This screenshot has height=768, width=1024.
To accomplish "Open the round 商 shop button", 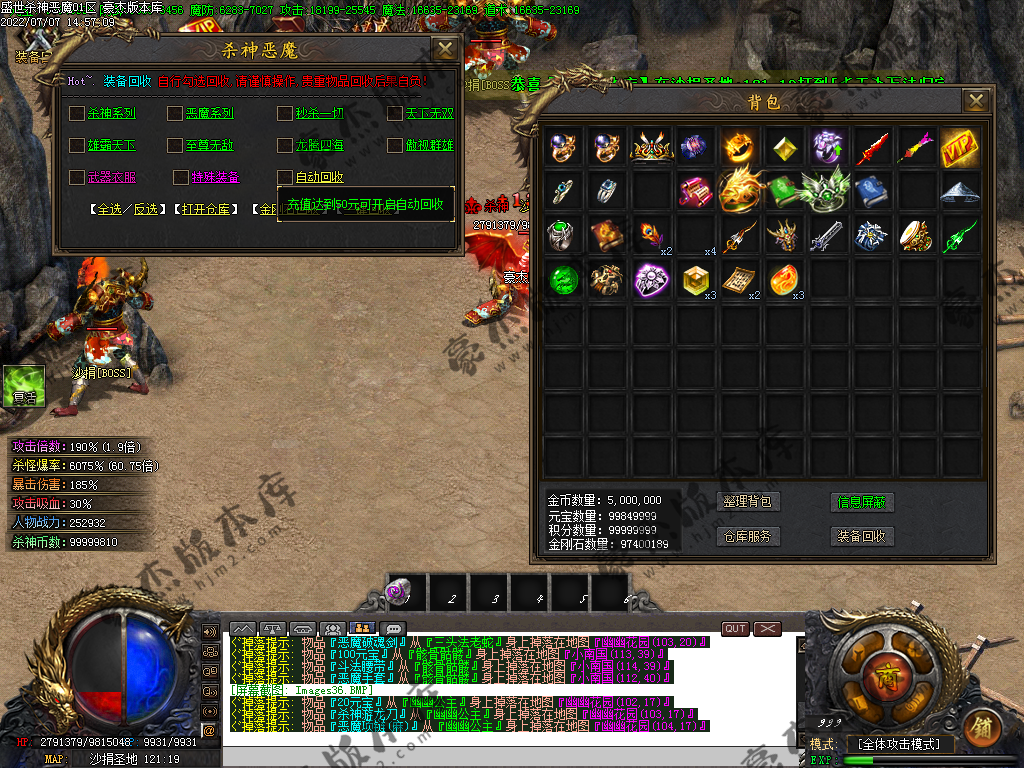I will click(883, 671).
